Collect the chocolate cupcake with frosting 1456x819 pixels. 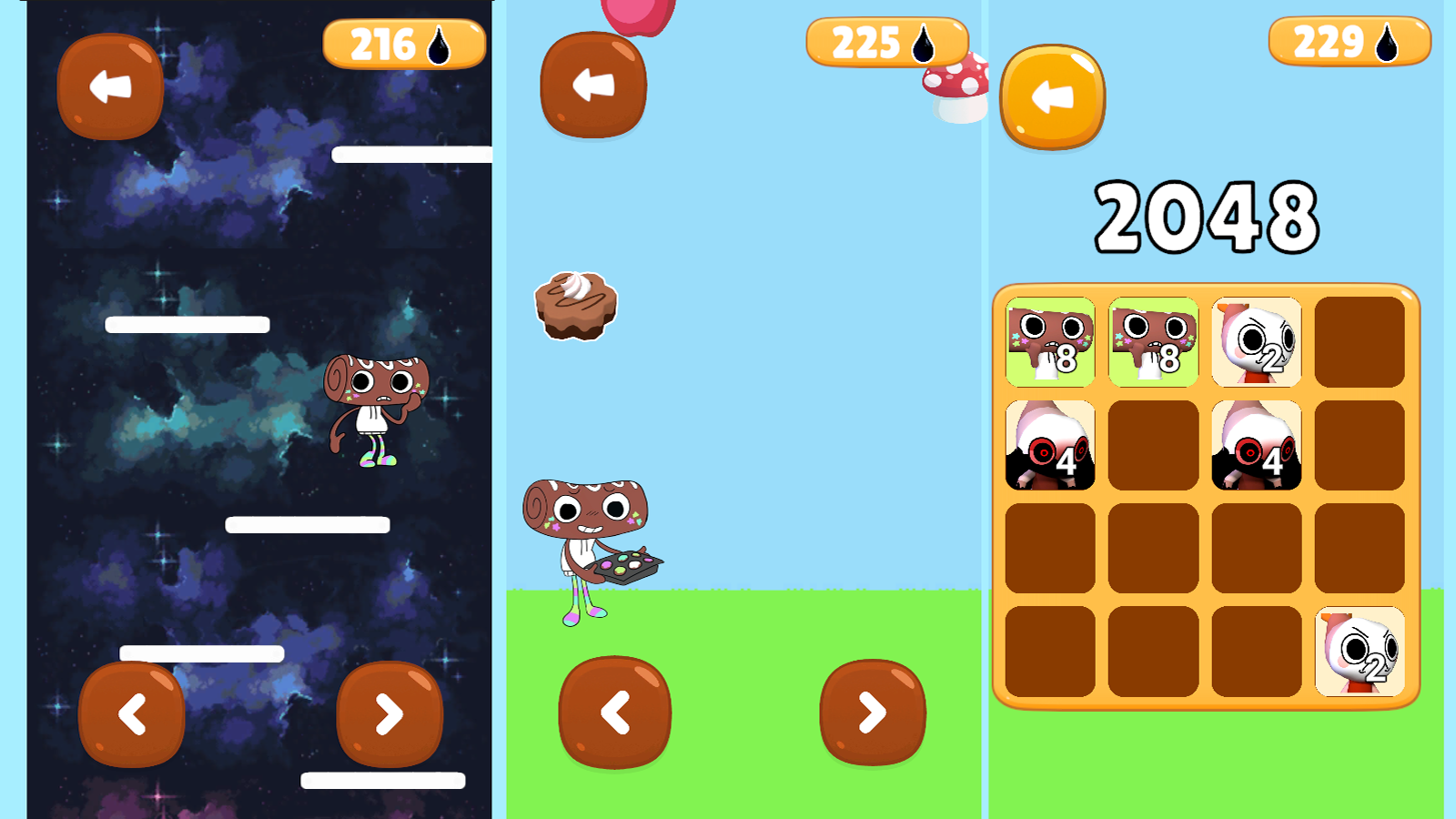(x=574, y=304)
